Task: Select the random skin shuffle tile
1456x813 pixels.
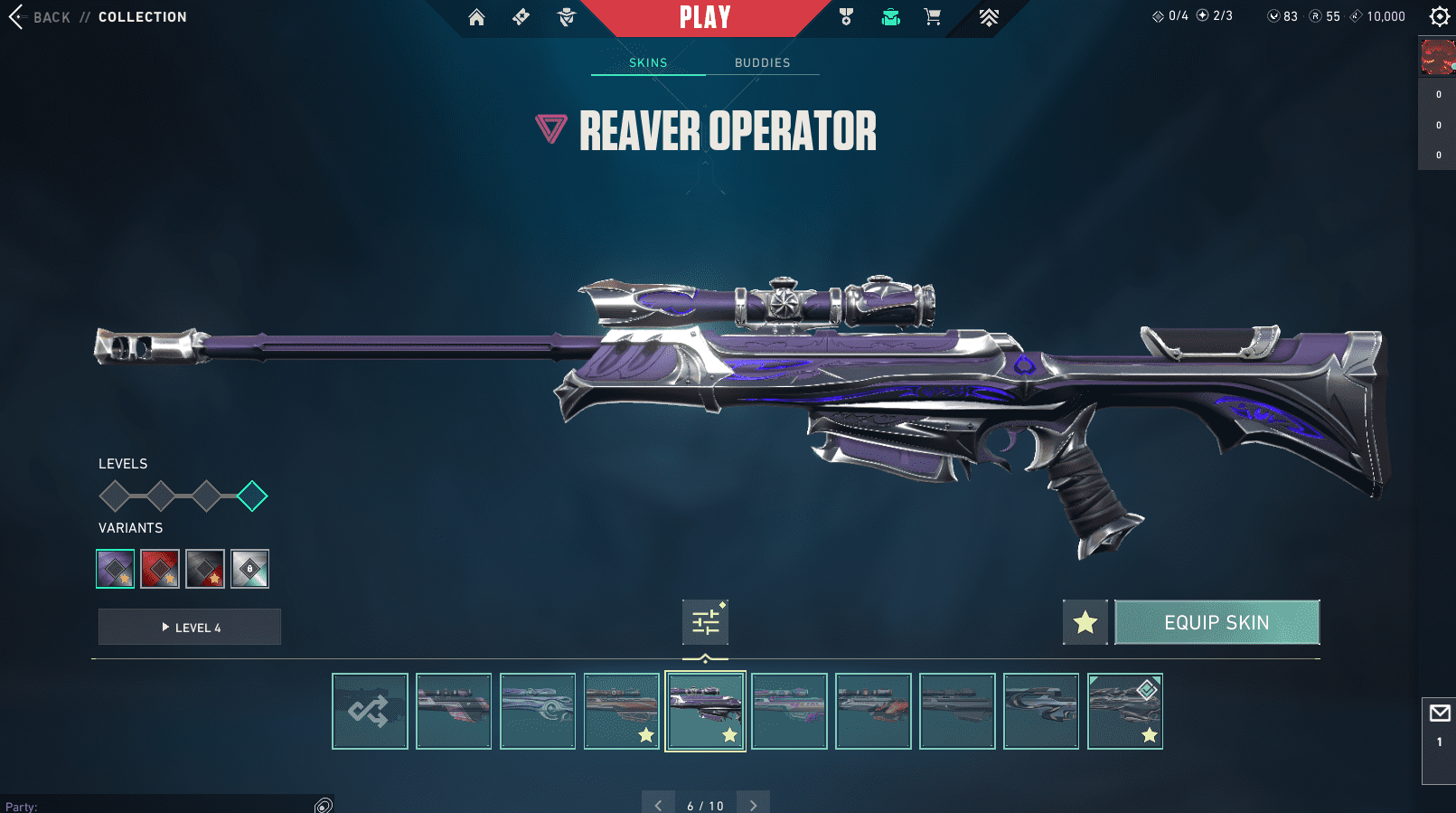Action: (x=370, y=711)
